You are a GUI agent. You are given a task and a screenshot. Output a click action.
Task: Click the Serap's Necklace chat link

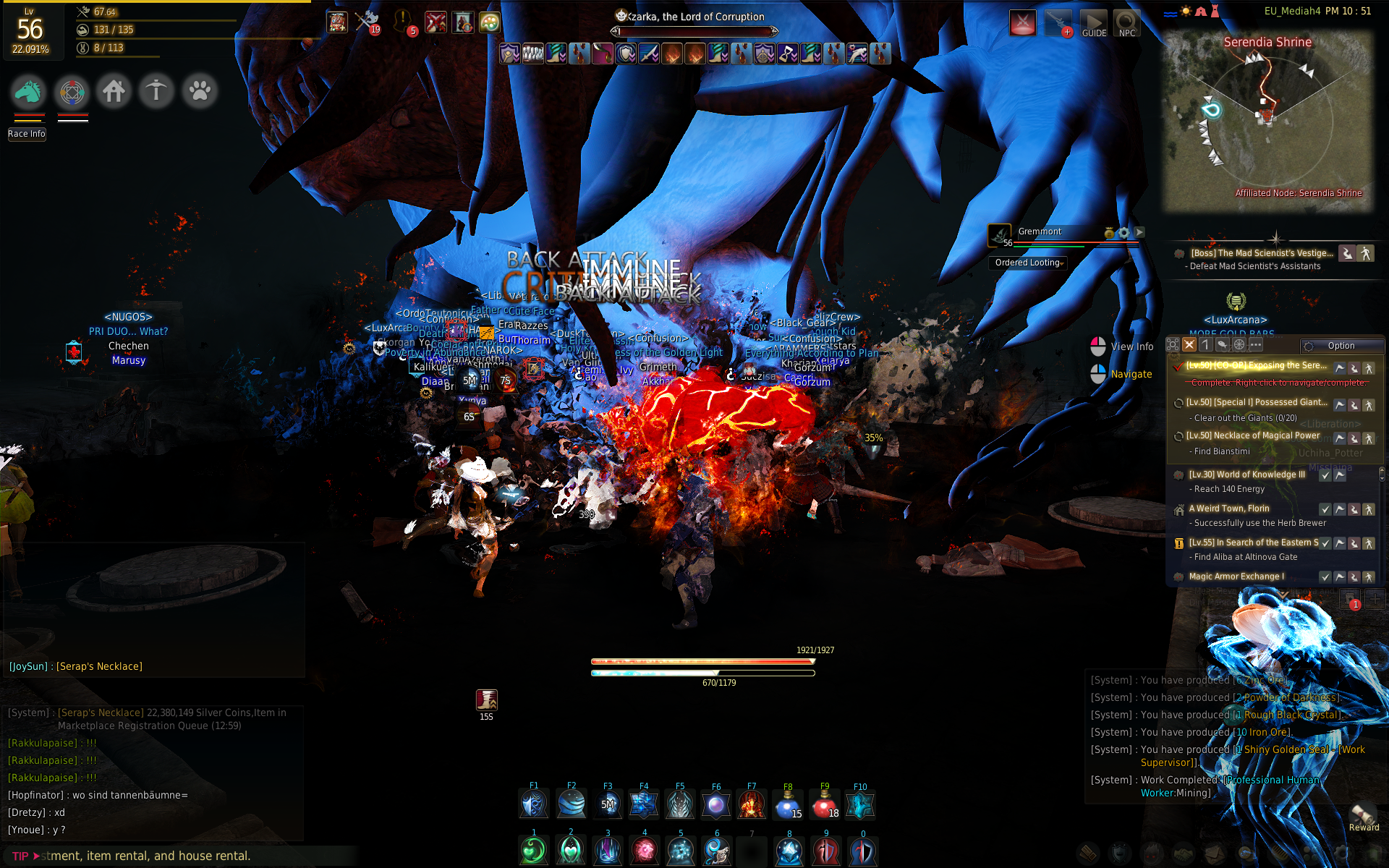tap(99, 666)
